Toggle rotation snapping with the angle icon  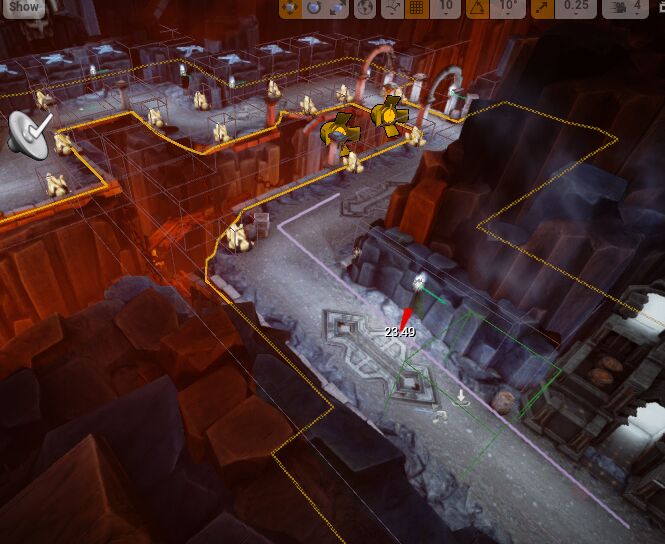click(478, 7)
